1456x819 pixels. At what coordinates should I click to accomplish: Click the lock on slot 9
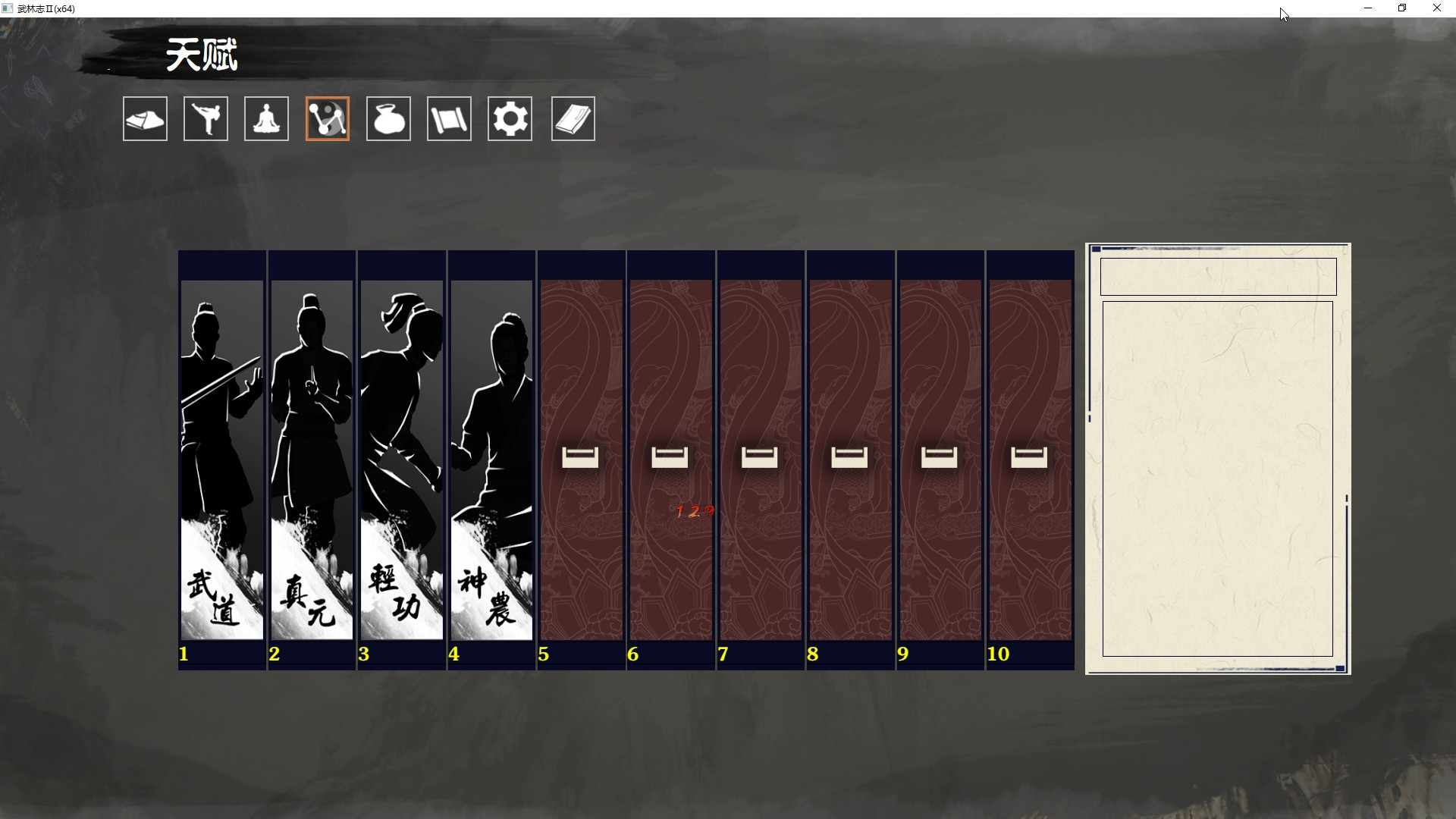tap(939, 457)
